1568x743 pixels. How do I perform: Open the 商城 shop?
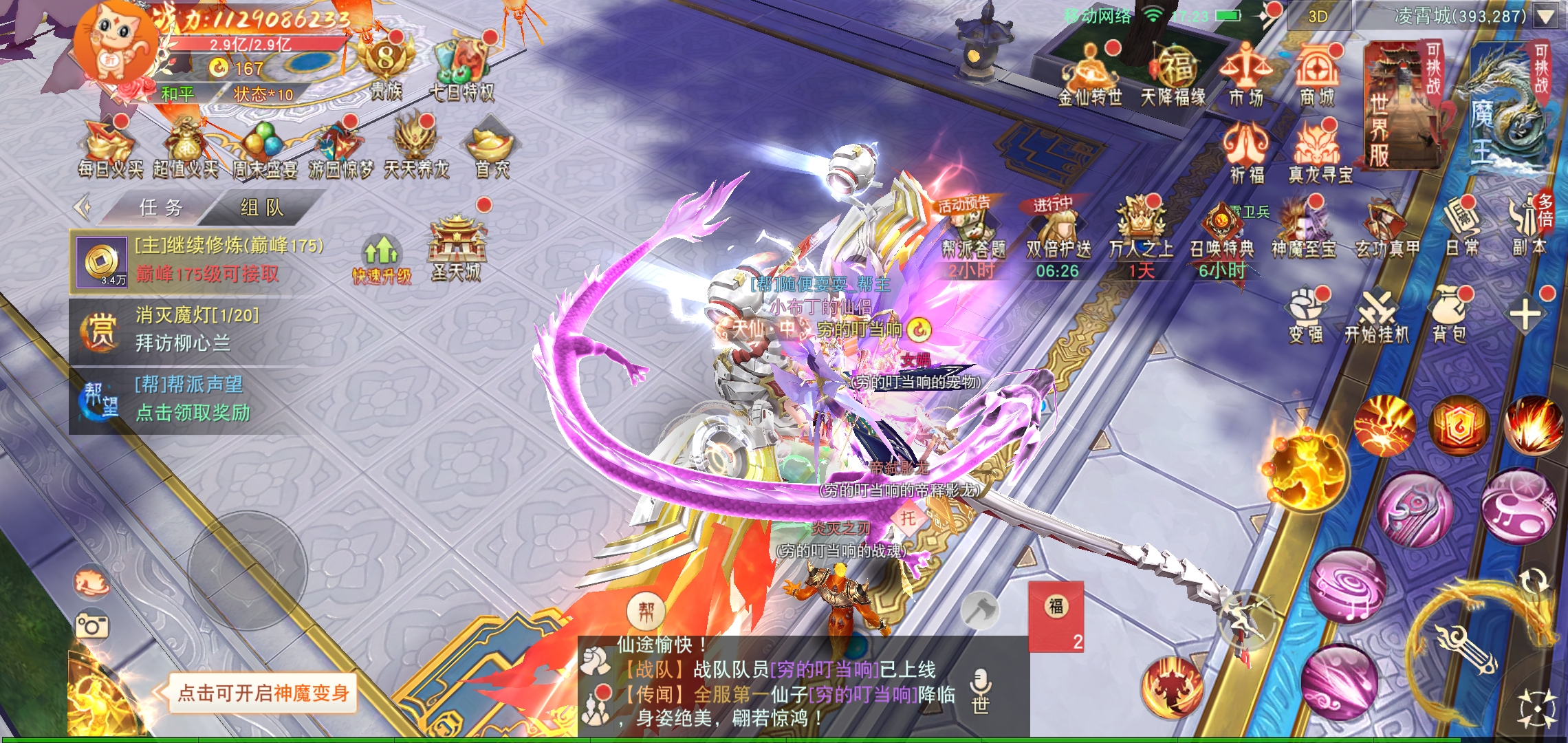click(1316, 76)
